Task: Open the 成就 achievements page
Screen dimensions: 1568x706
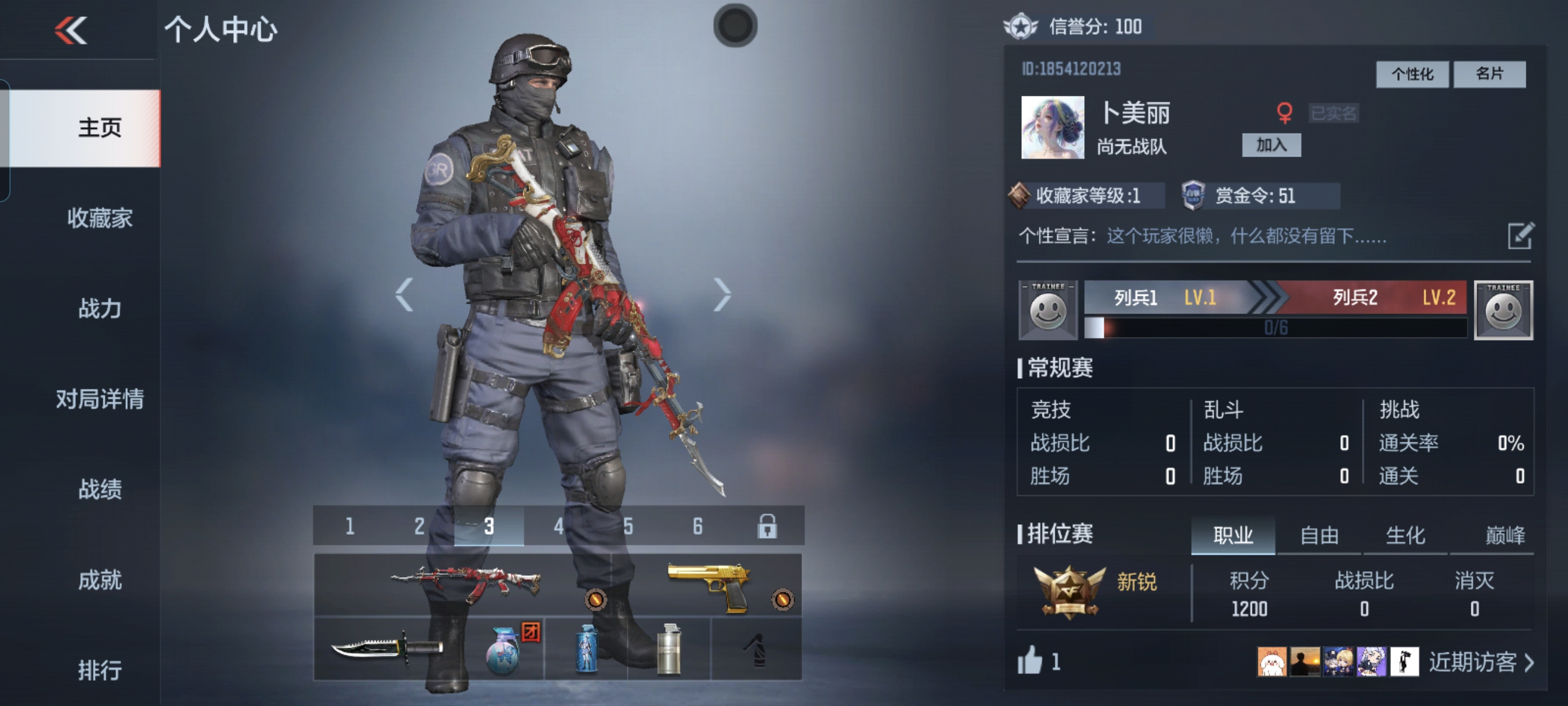Action: tap(100, 580)
